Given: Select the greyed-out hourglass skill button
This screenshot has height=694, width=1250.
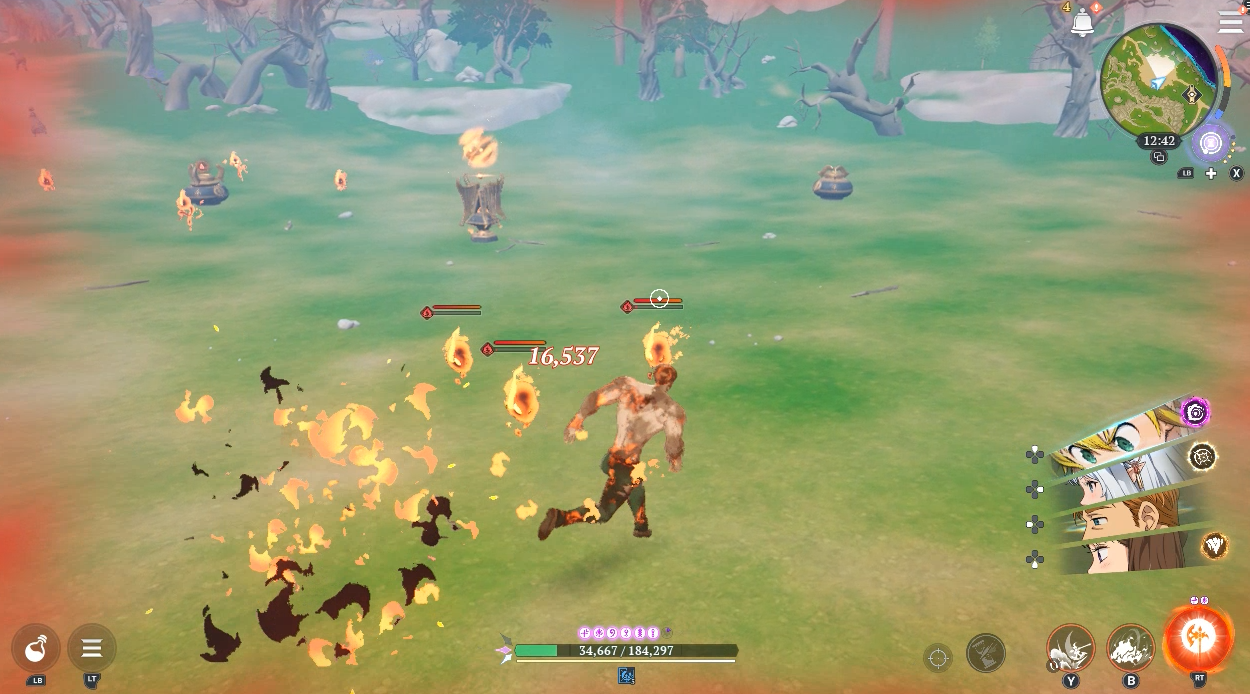Looking at the screenshot, I should click(986, 653).
